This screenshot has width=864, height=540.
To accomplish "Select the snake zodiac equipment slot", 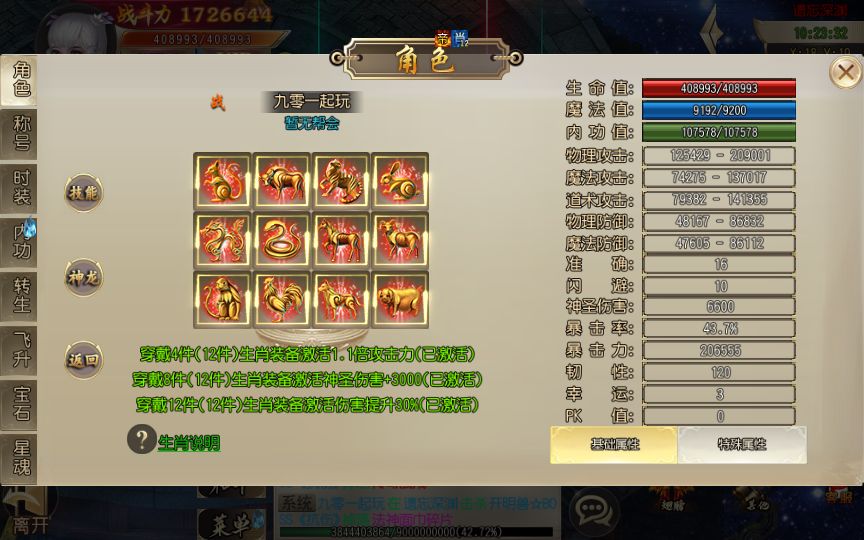I will pos(281,240).
